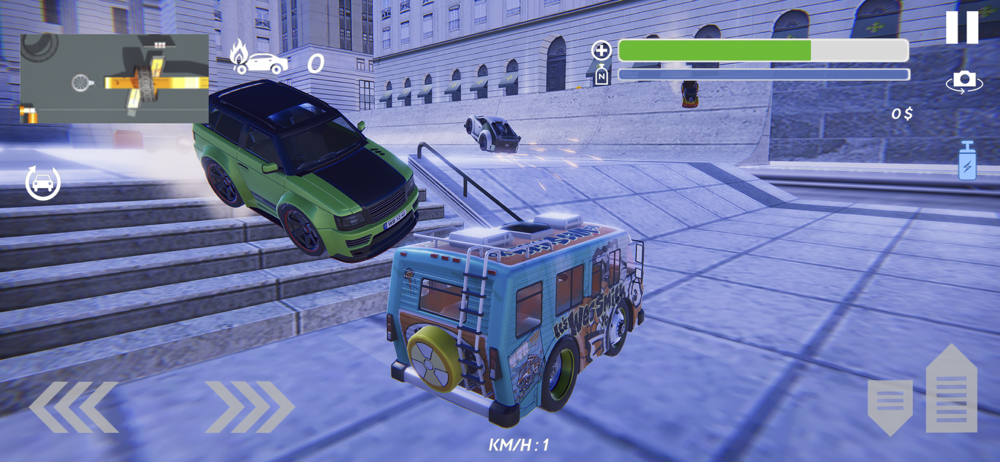This screenshot has width=1000, height=462.
Task: Steer right with the right arrows
Action: coord(250,407)
